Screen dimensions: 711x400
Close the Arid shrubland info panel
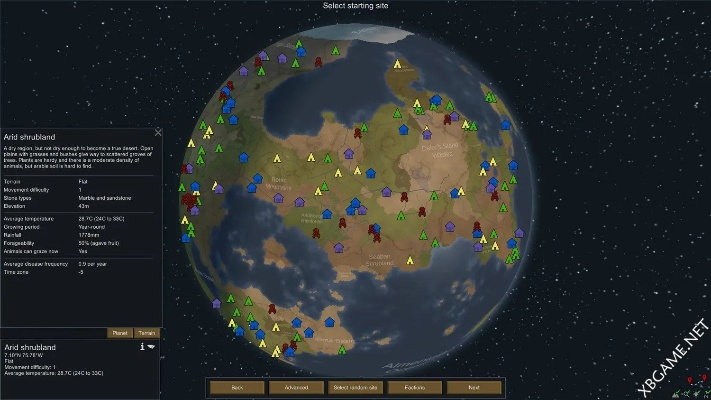158,130
